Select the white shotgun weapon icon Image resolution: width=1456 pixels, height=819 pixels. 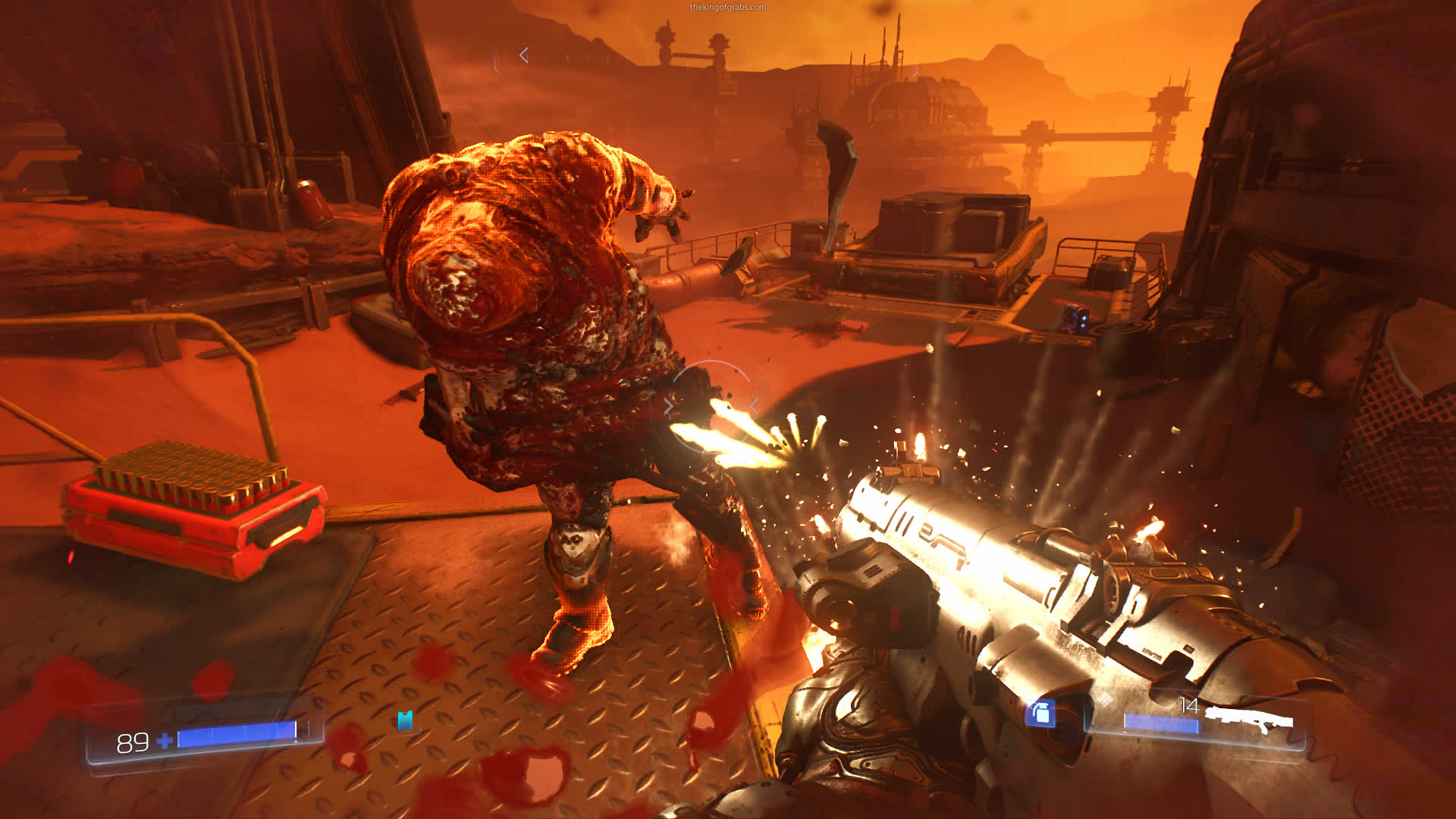point(1250,719)
